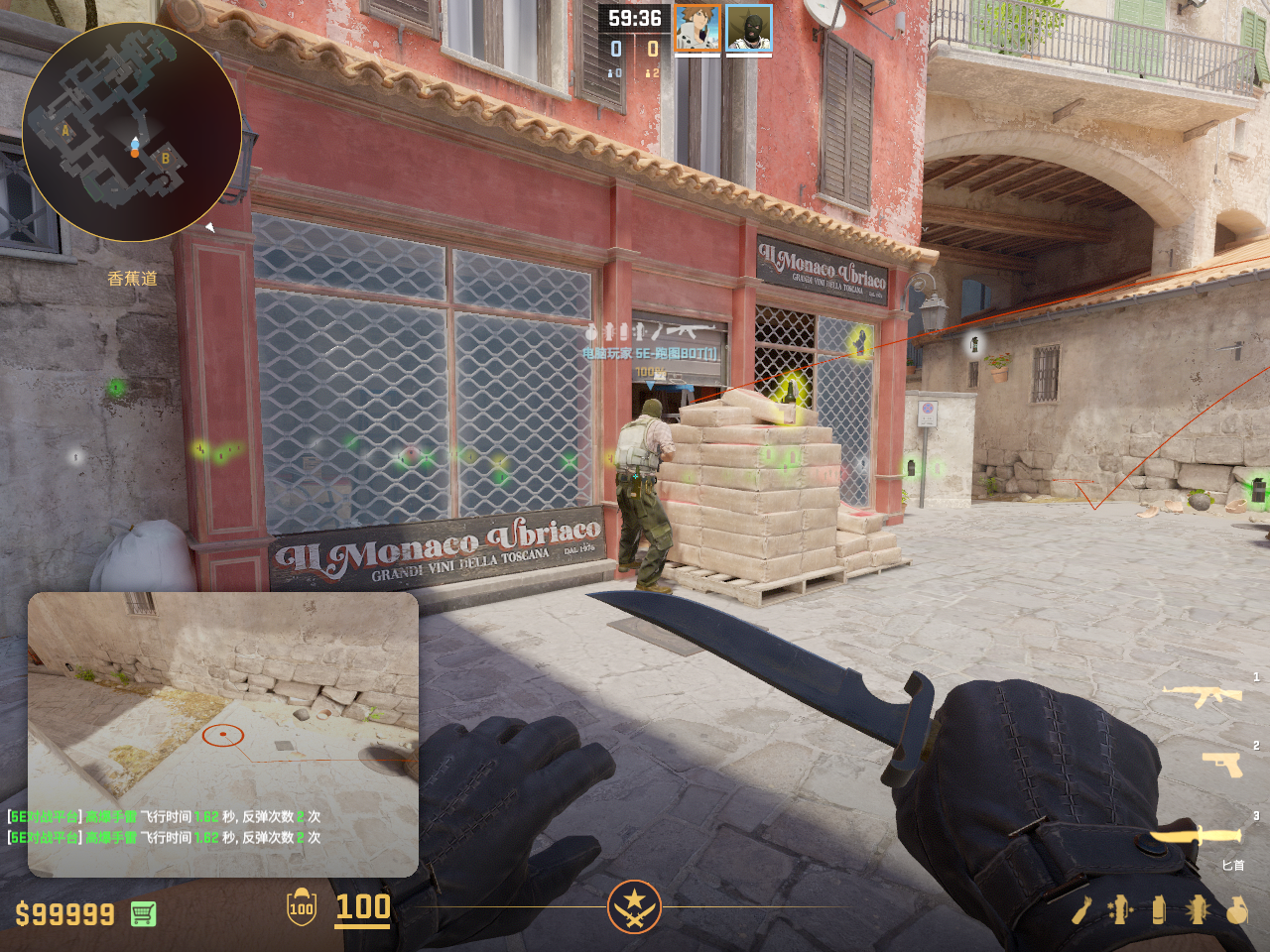Image resolution: width=1270 pixels, height=952 pixels.
Task: Click the orange-bordered anime player avatar
Action: (698, 29)
